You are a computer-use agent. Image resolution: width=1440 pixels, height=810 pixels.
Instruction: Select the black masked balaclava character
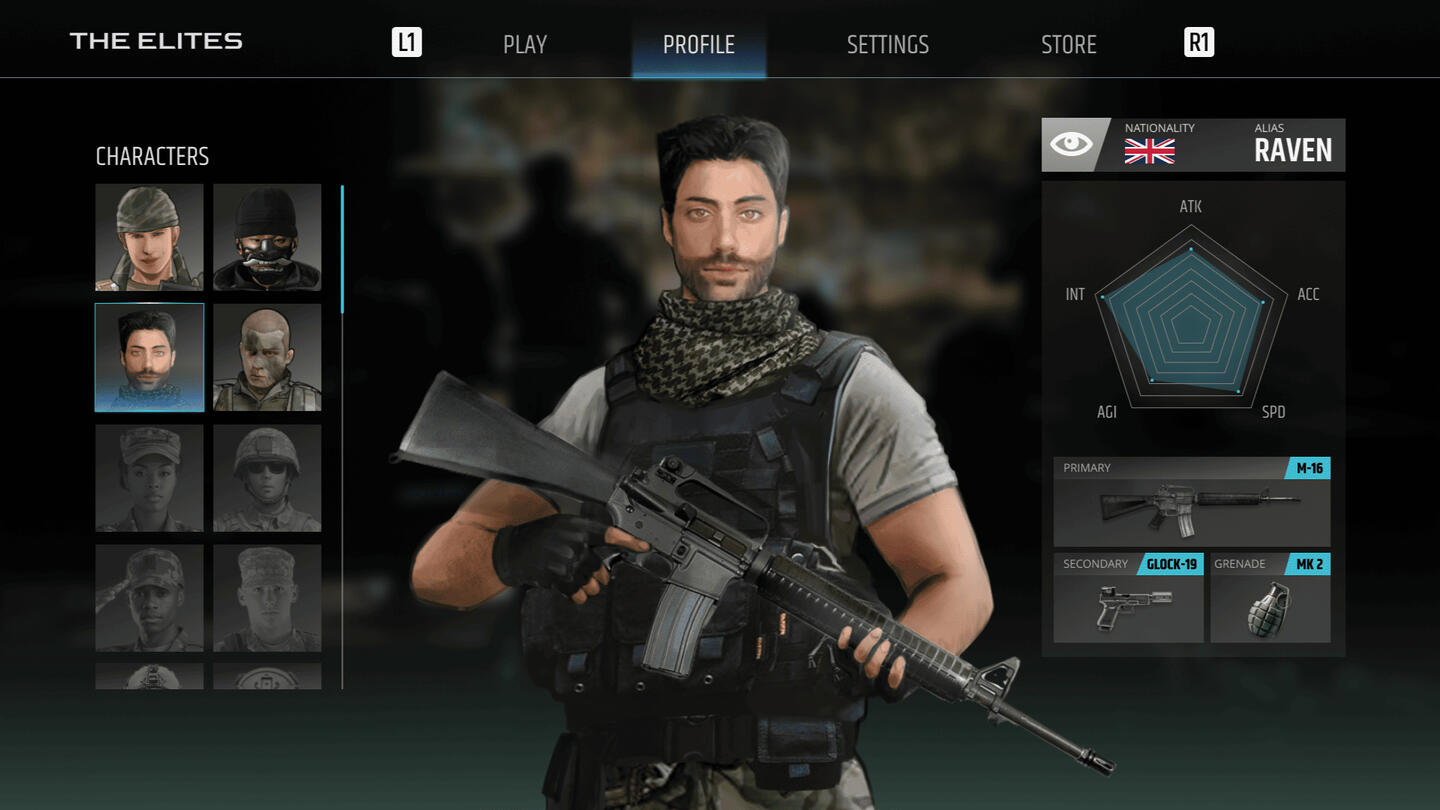coord(267,237)
